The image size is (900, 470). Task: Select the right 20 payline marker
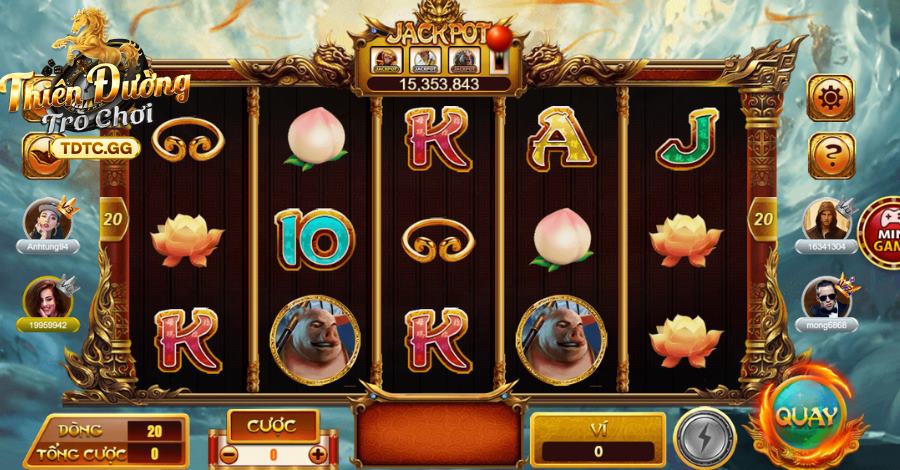[763, 216]
